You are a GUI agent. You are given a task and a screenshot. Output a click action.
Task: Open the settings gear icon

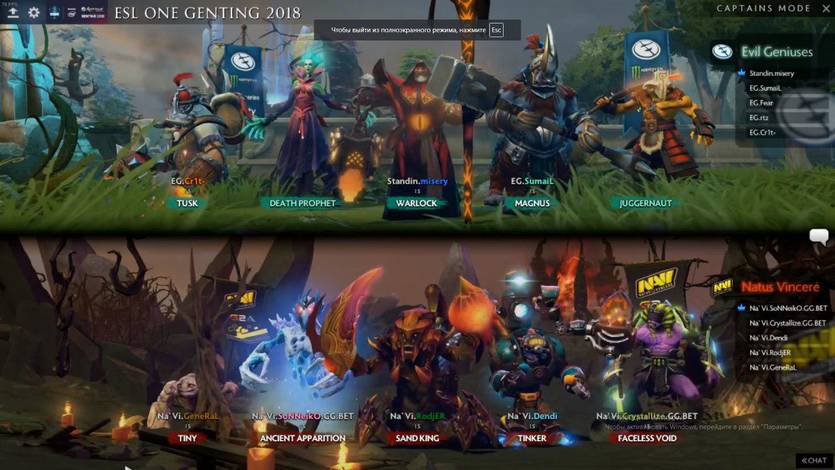(33, 12)
